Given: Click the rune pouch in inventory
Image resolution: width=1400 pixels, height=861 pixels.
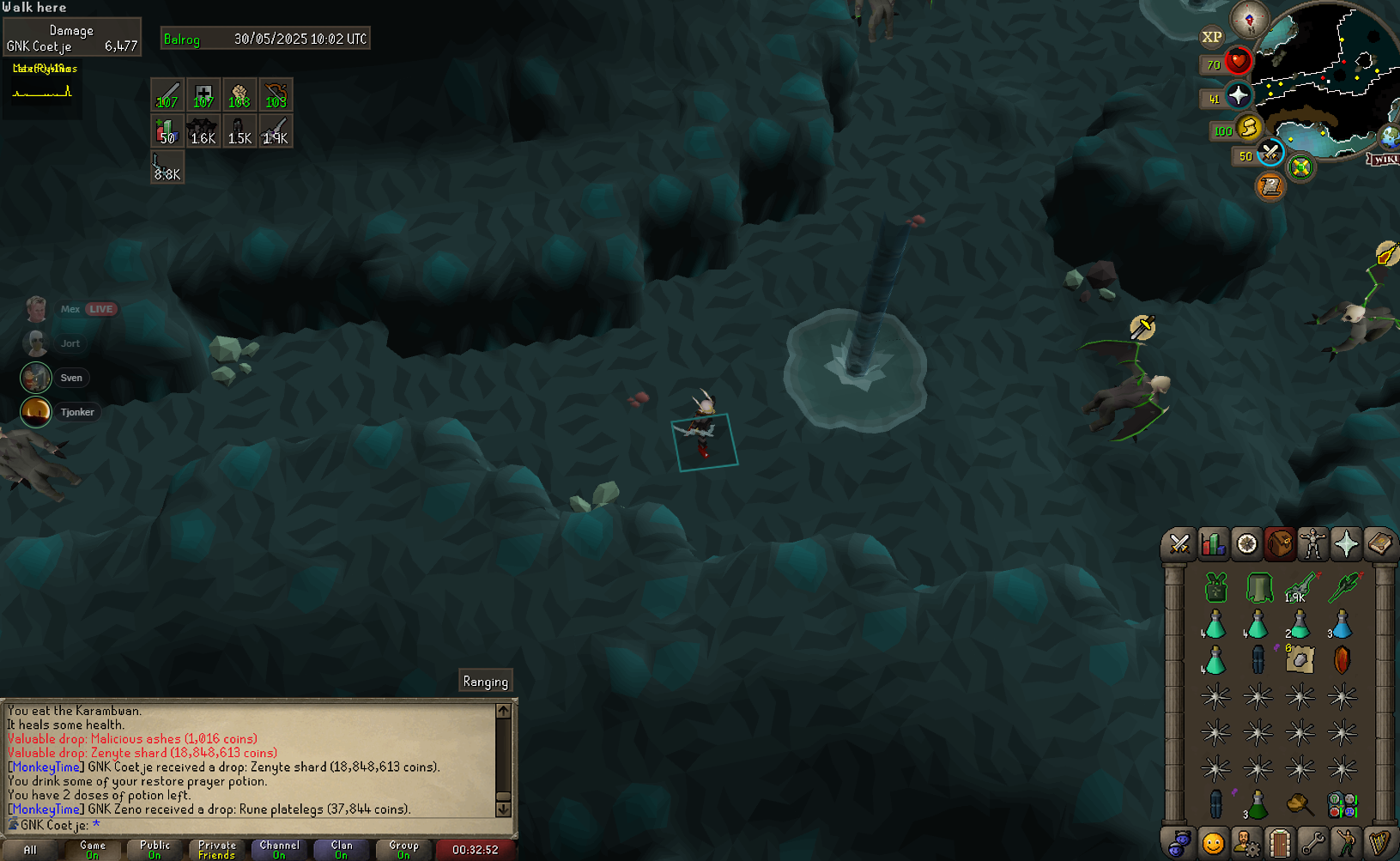Looking at the screenshot, I should (1342, 805).
